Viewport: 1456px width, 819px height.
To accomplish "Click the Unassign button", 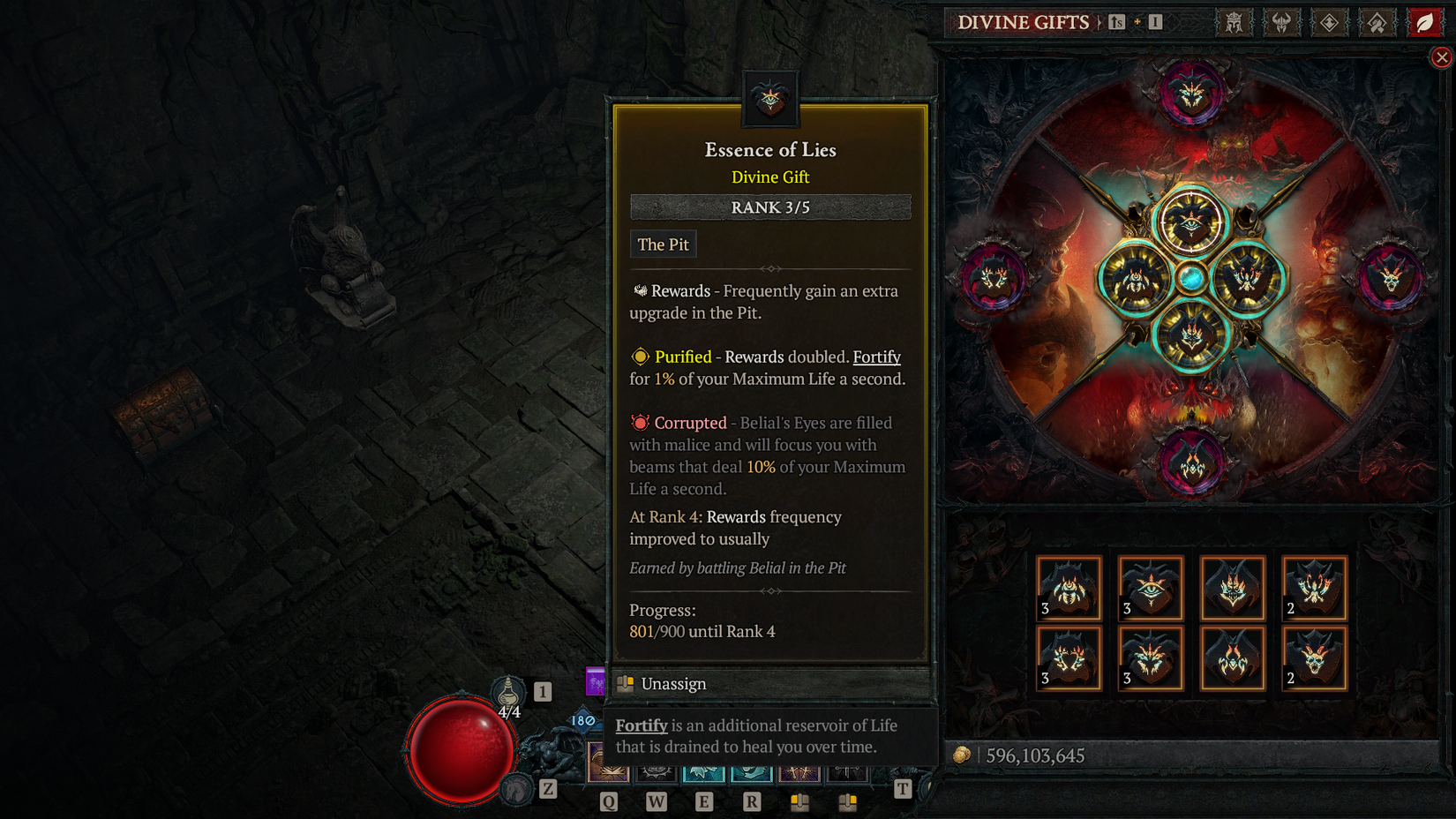I will click(x=672, y=683).
